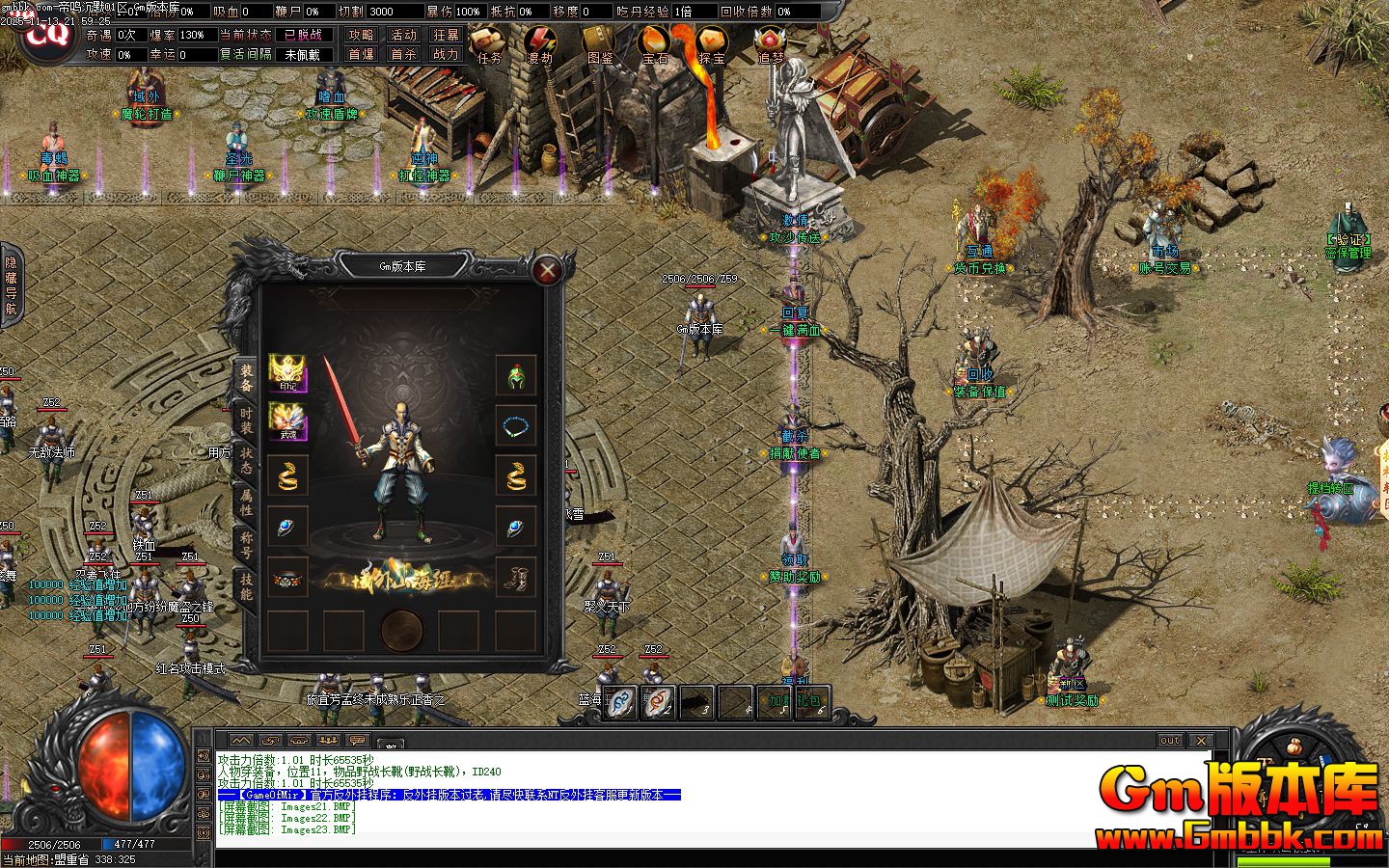
Task: Click the blue bead necklace slot
Action: pyautogui.click(x=516, y=424)
